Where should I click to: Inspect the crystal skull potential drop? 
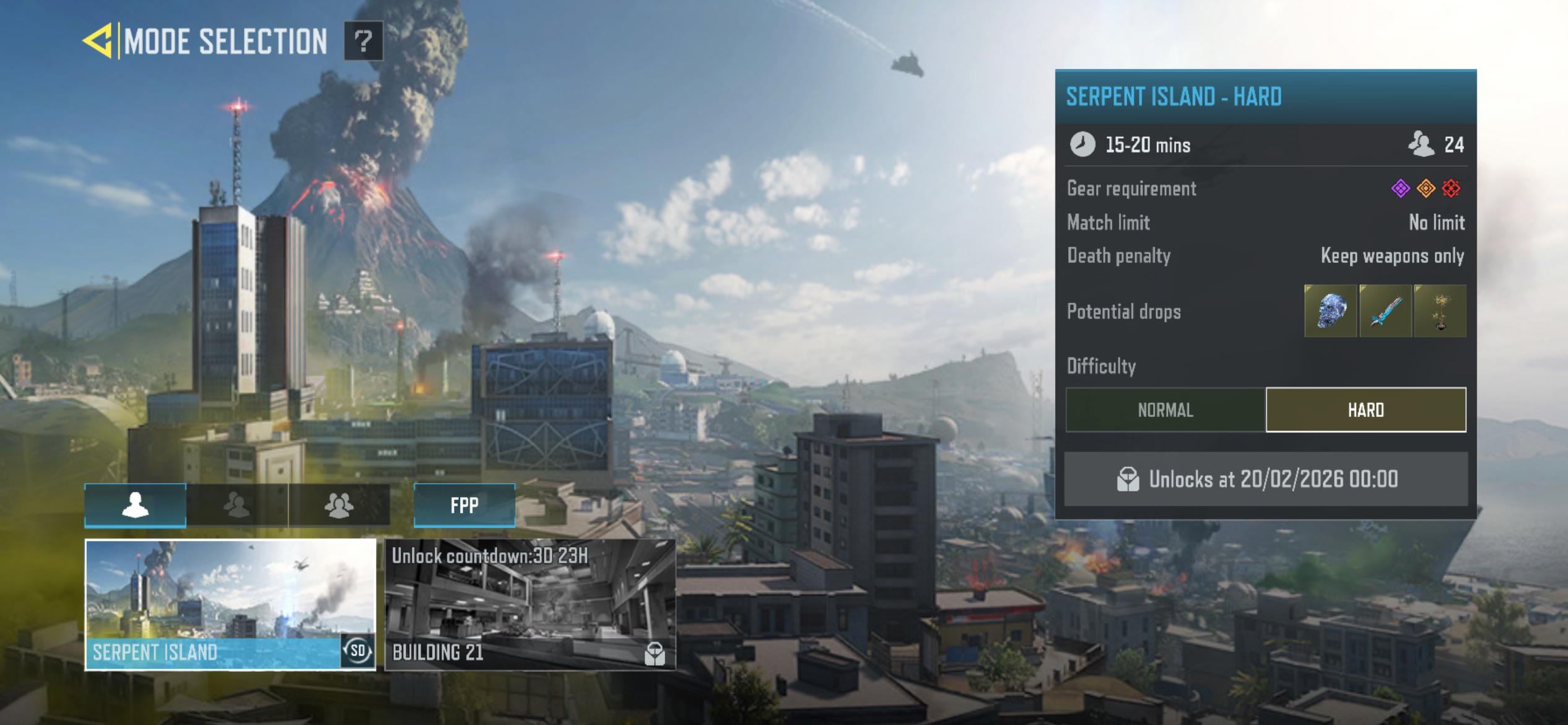(x=1330, y=311)
